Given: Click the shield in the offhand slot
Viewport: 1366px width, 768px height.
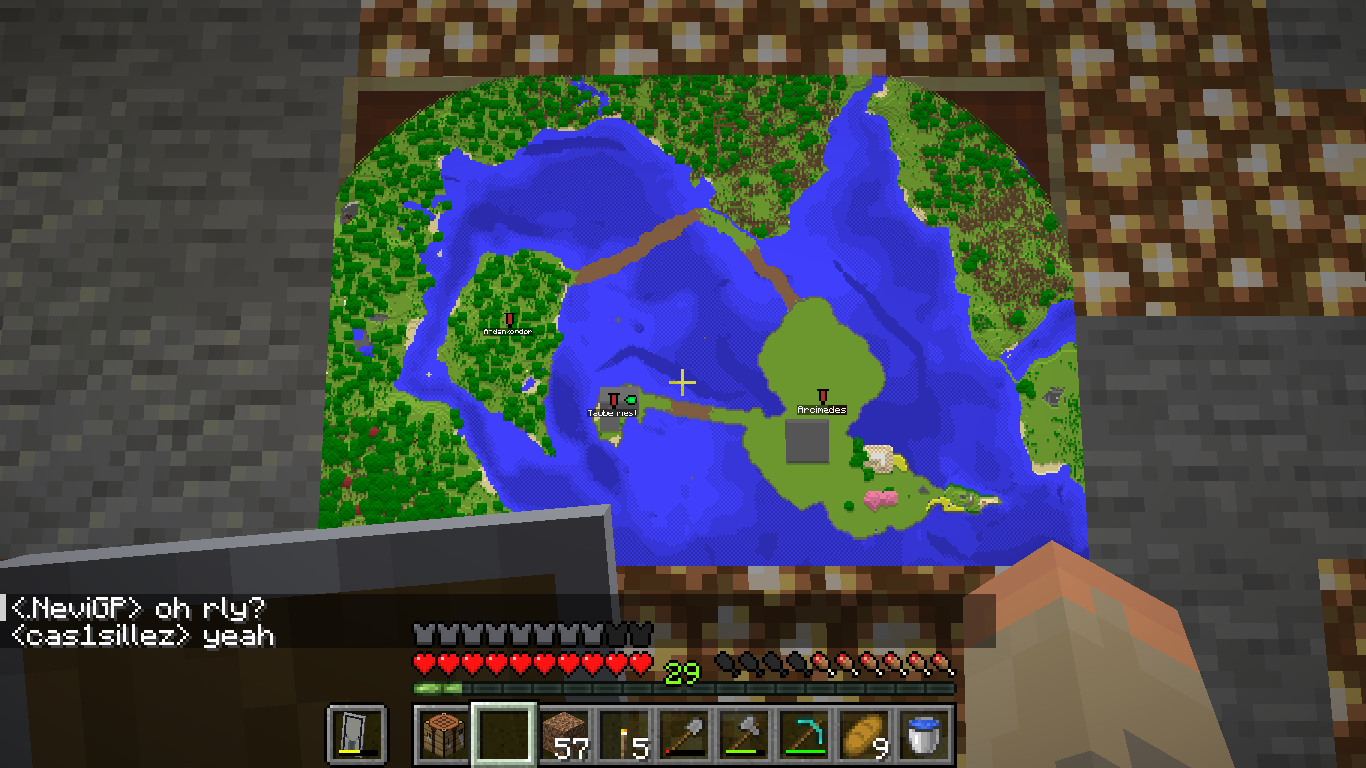Looking at the screenshot, I should click(357, 733).
